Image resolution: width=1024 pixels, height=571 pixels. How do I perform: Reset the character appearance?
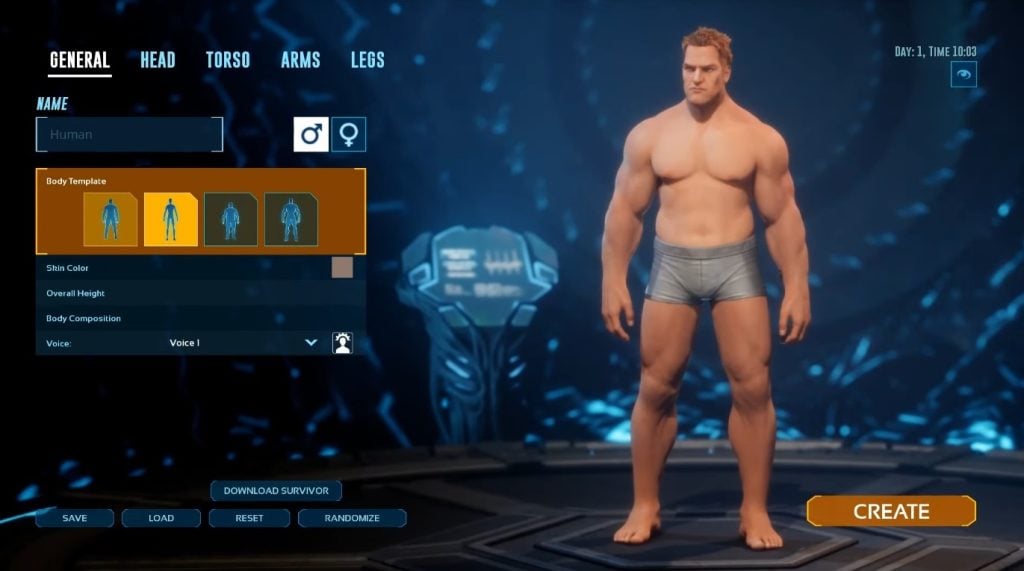click(x=249, y=518)
